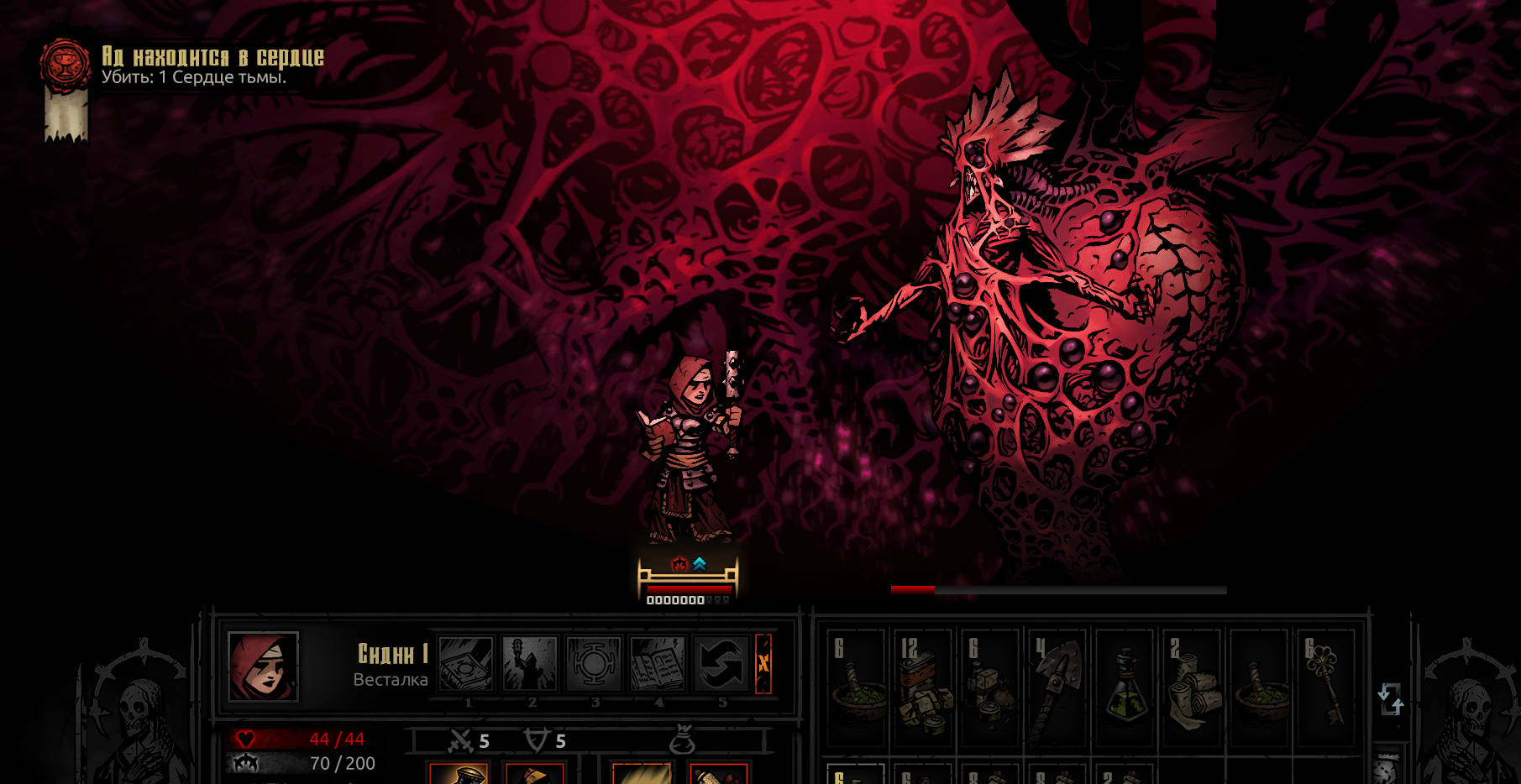Select the swap position arrows skill
Viewport: 1521px width, 784px height.
pos(721,664)
